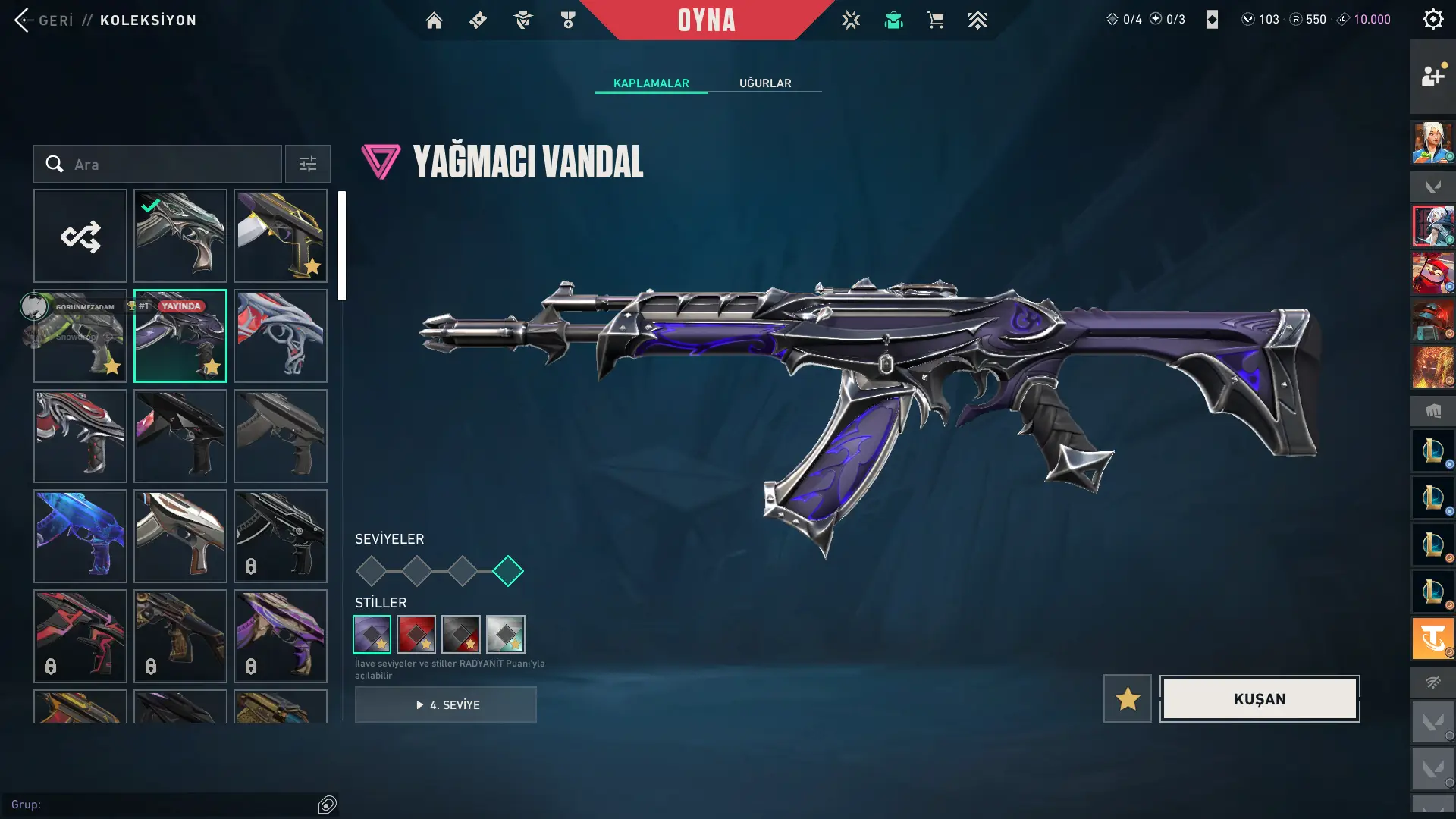
Task: Open the store cart icon
Action: tap(935, 20)
